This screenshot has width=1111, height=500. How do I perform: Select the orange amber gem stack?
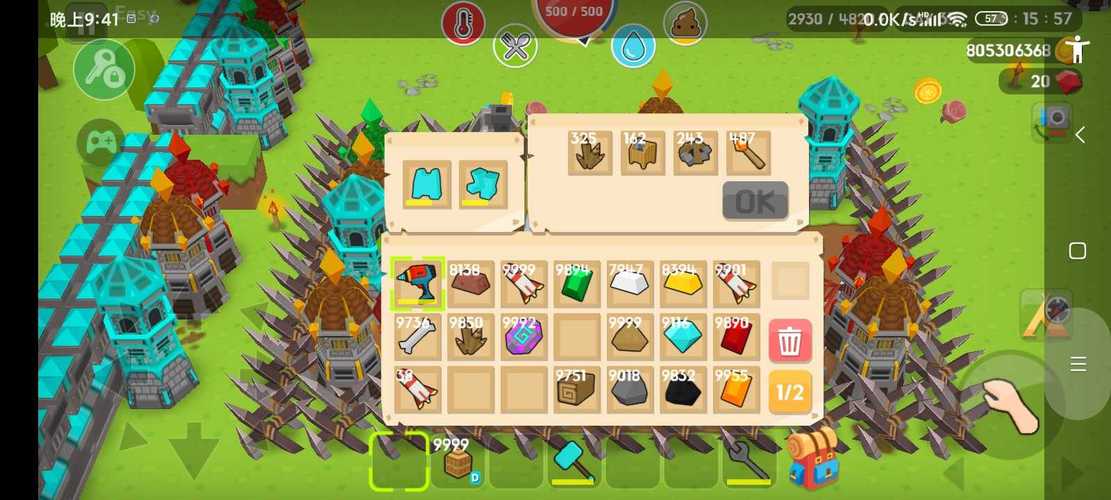pyautogui.click(x=736, y=391)
